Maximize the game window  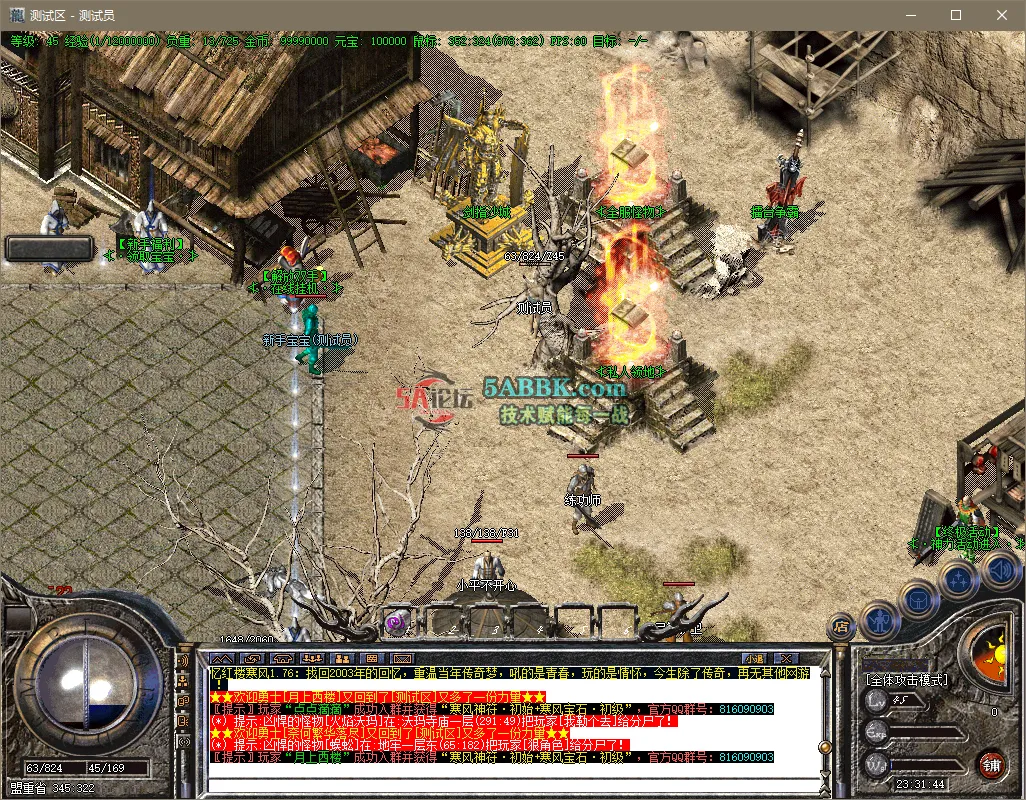[x=955, y=15]
